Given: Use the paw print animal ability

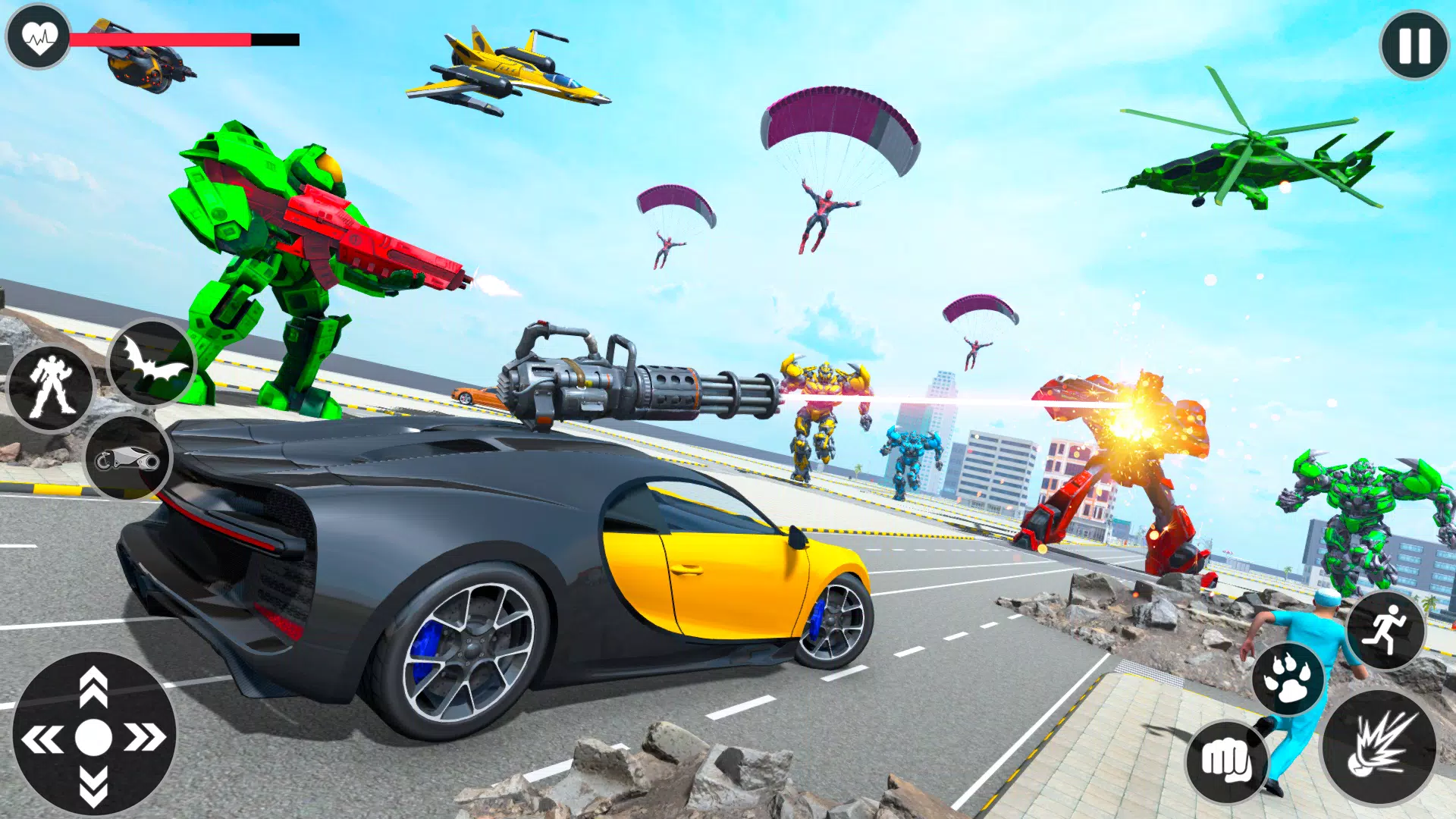Looking at the screenshot, I should point(1288,679).
